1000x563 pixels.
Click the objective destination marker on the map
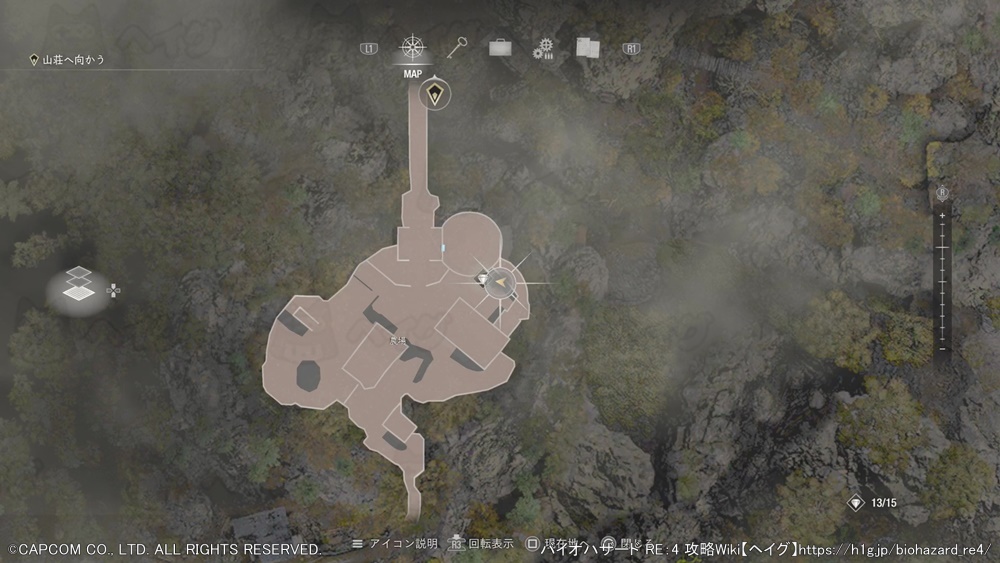[434, 95]
